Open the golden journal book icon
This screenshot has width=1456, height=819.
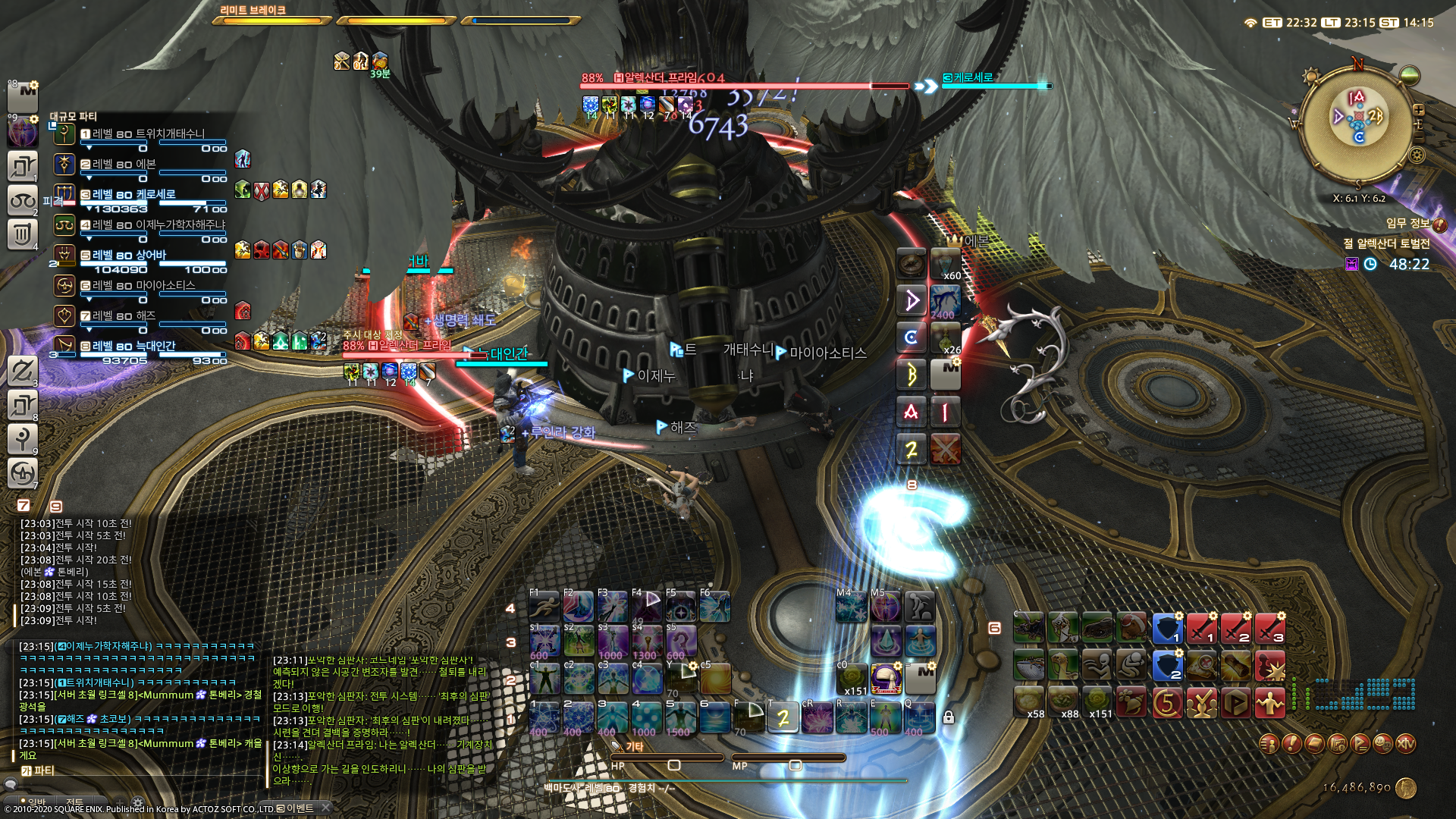(x=1314, y=745)
